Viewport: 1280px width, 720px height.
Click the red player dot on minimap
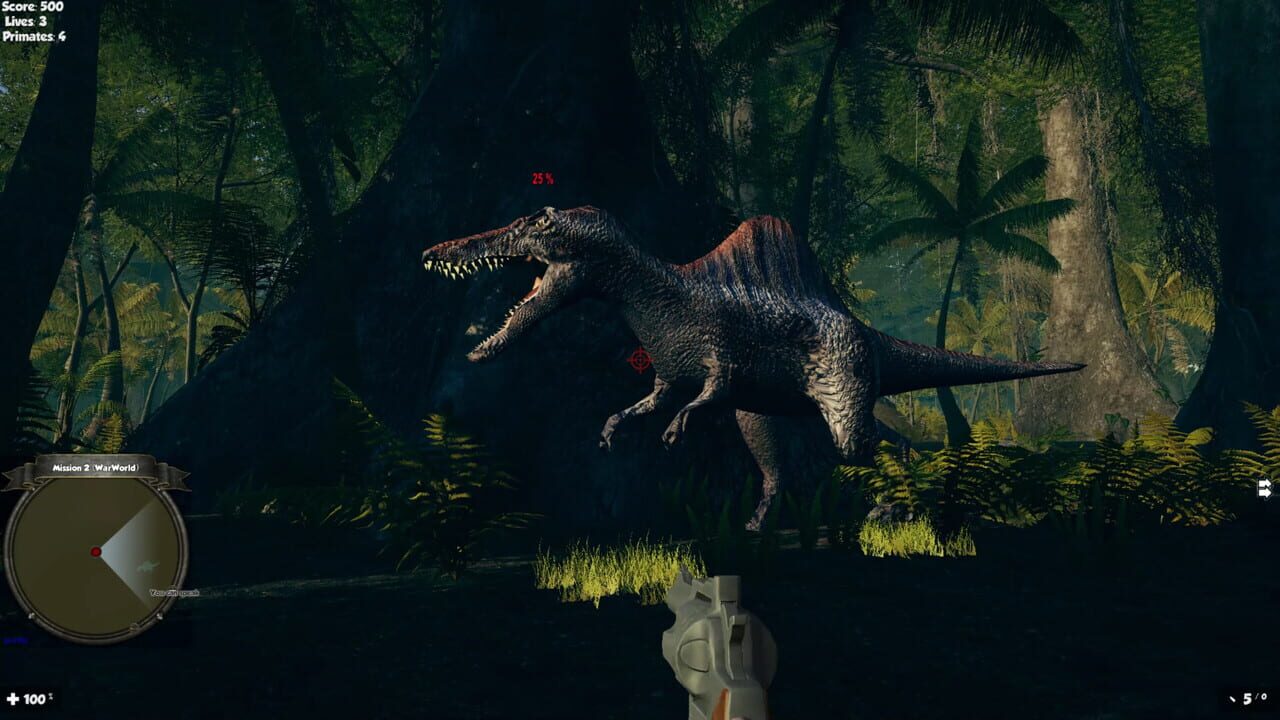tap(96, 551)
